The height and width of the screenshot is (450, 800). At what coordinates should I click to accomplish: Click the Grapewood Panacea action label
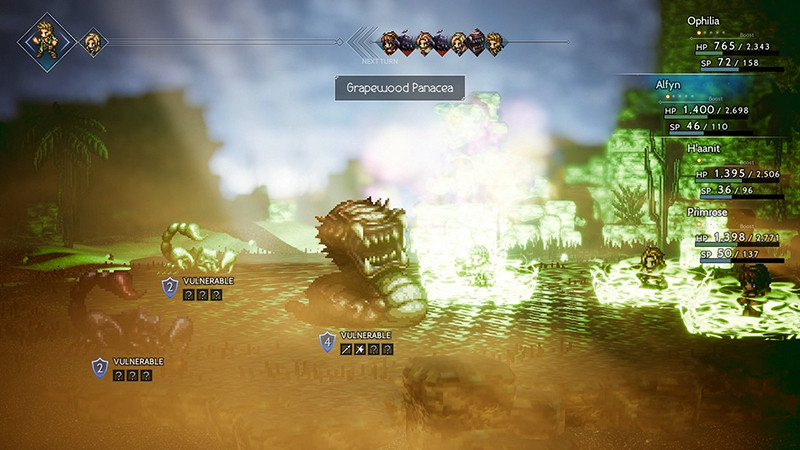coord(399,87)
